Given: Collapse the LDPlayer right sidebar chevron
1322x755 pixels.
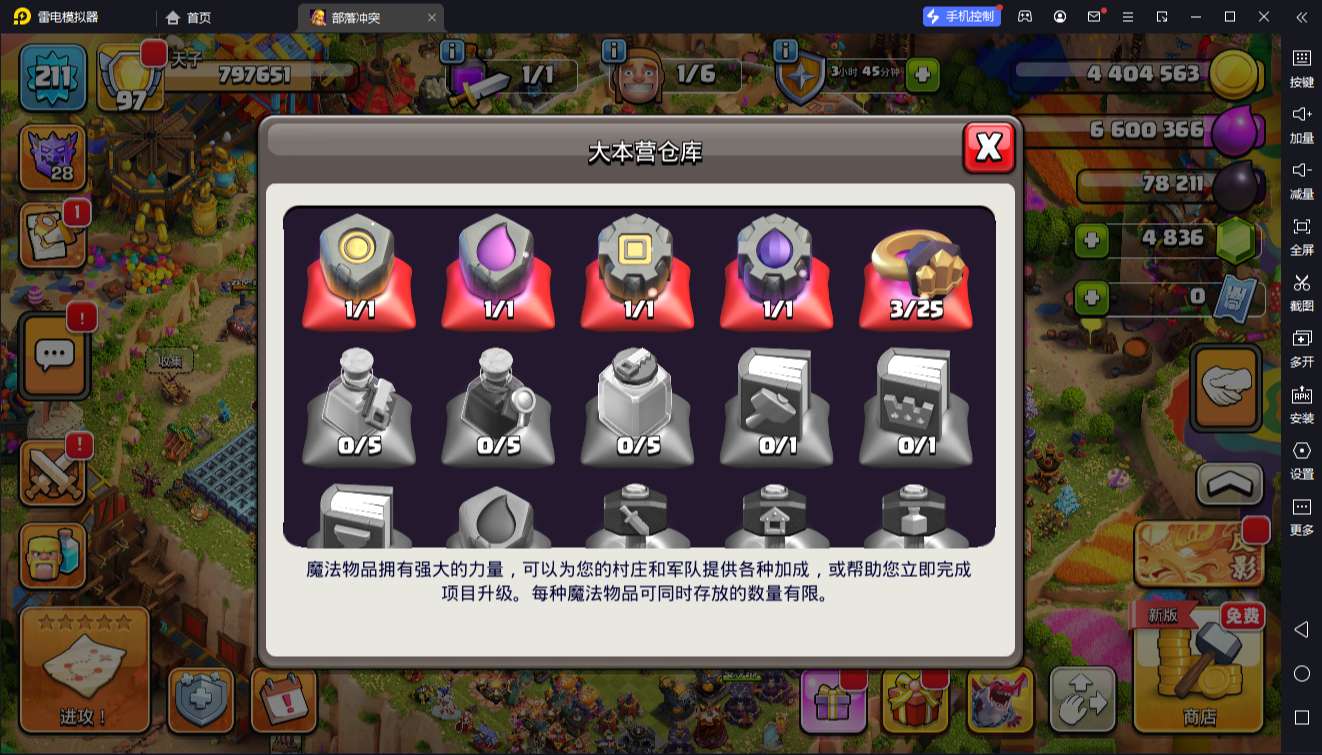Looking at the screenshot, I should pos(1300,17).
